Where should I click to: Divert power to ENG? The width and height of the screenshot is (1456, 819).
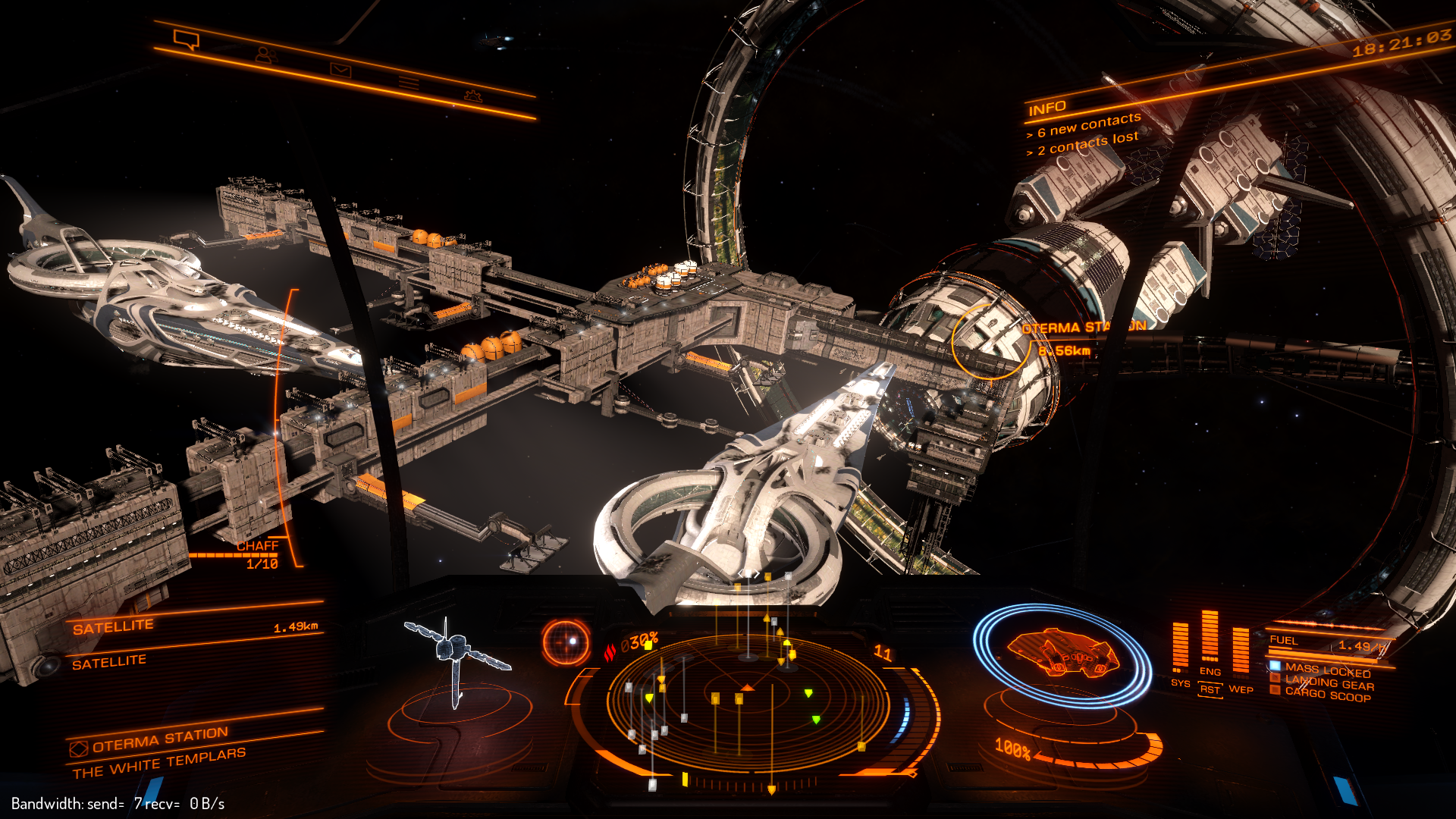1210,671
